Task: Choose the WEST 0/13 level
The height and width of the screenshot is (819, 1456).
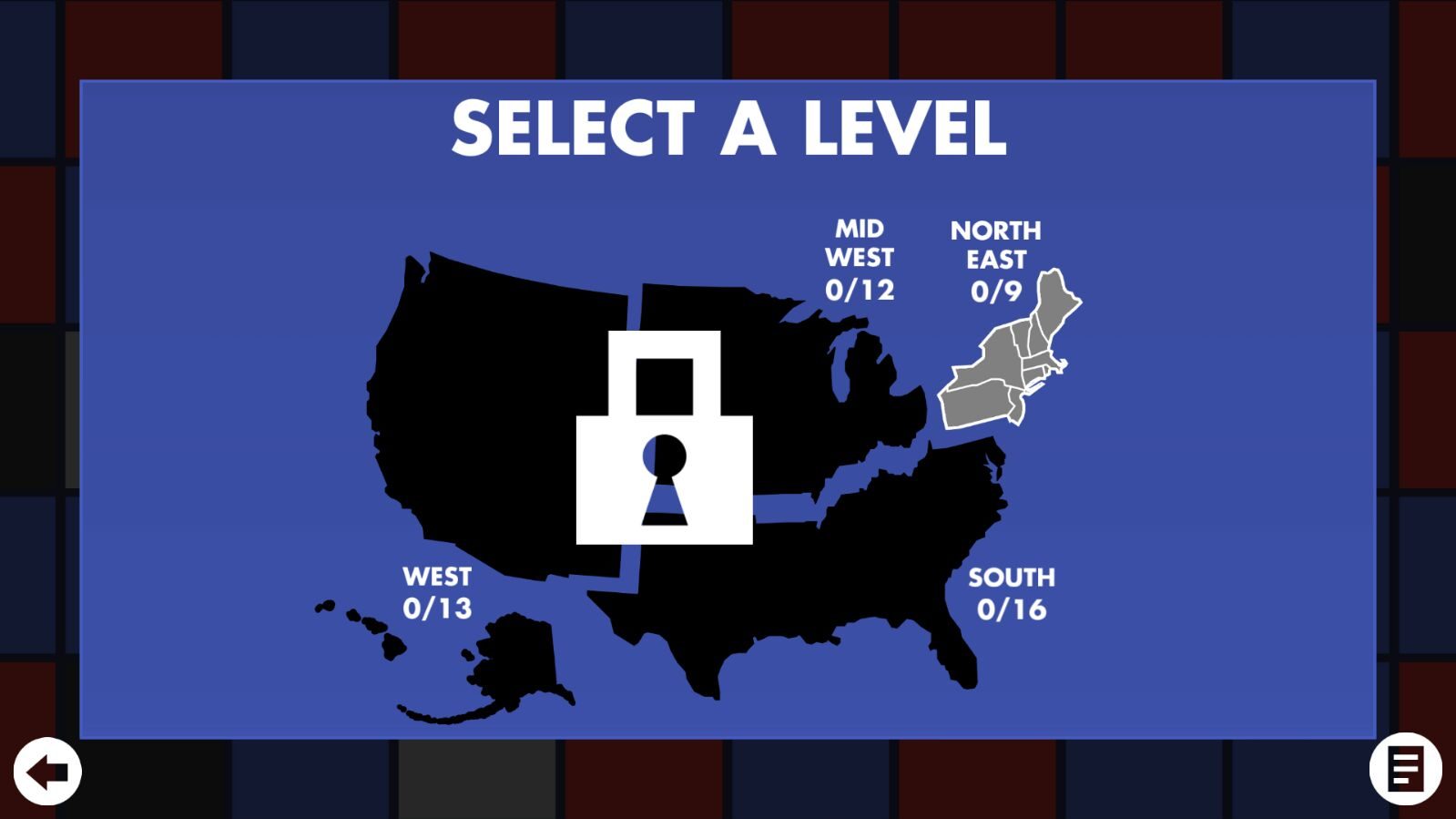Action: pyautogui.click(x=436, y=590)
